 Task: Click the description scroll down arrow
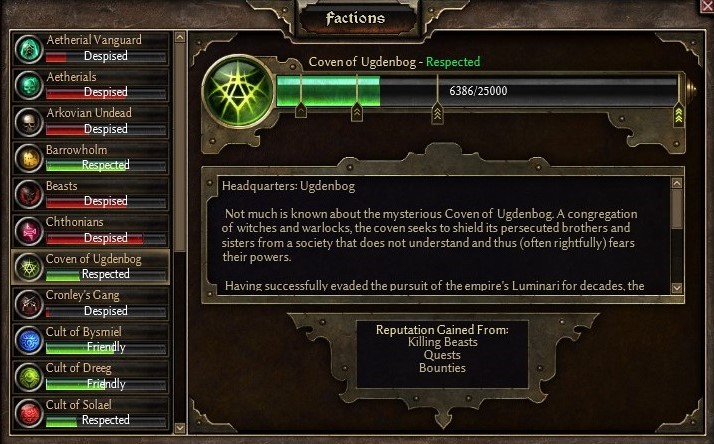click(677, 288)
